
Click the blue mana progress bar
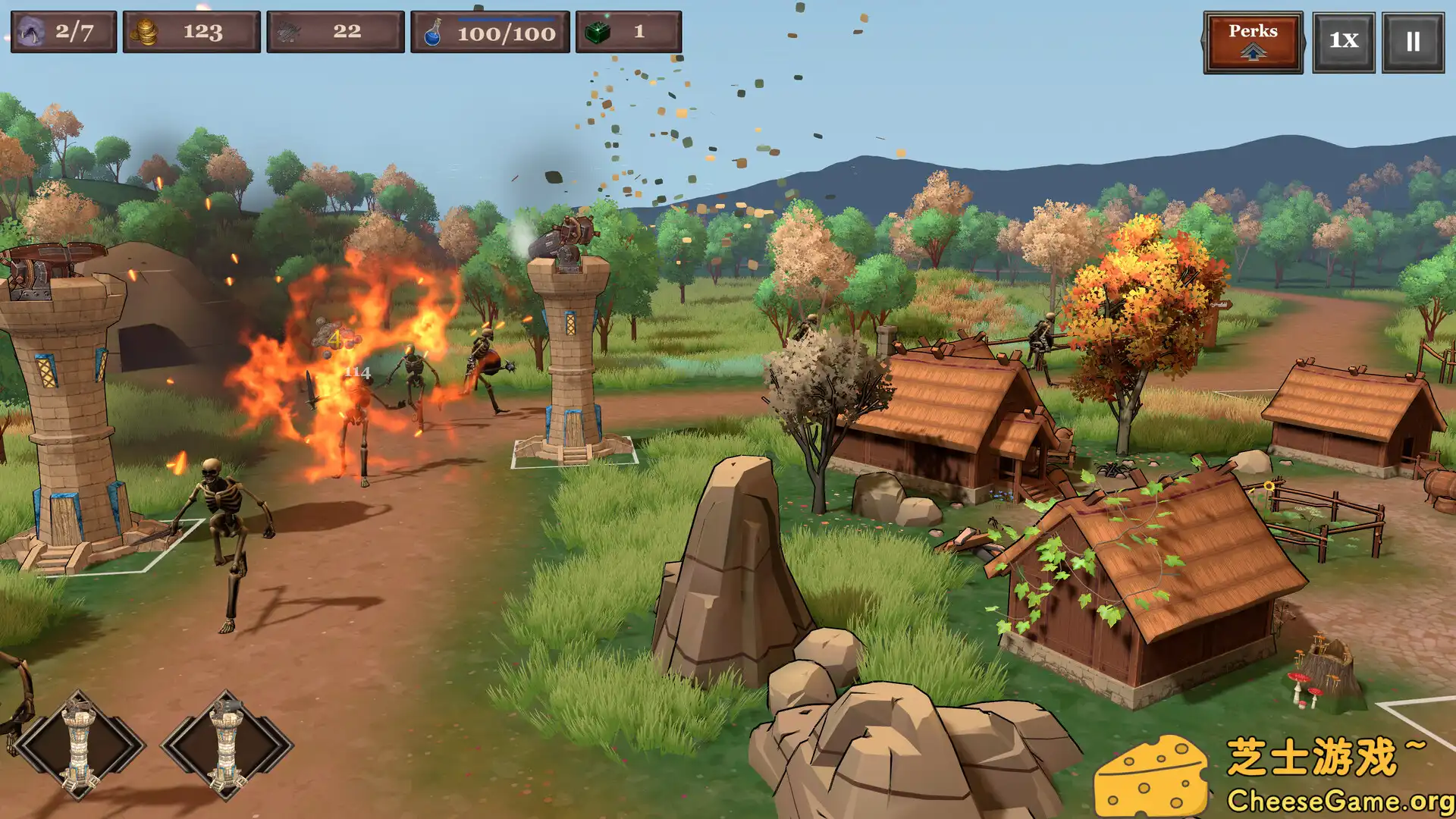507,20
